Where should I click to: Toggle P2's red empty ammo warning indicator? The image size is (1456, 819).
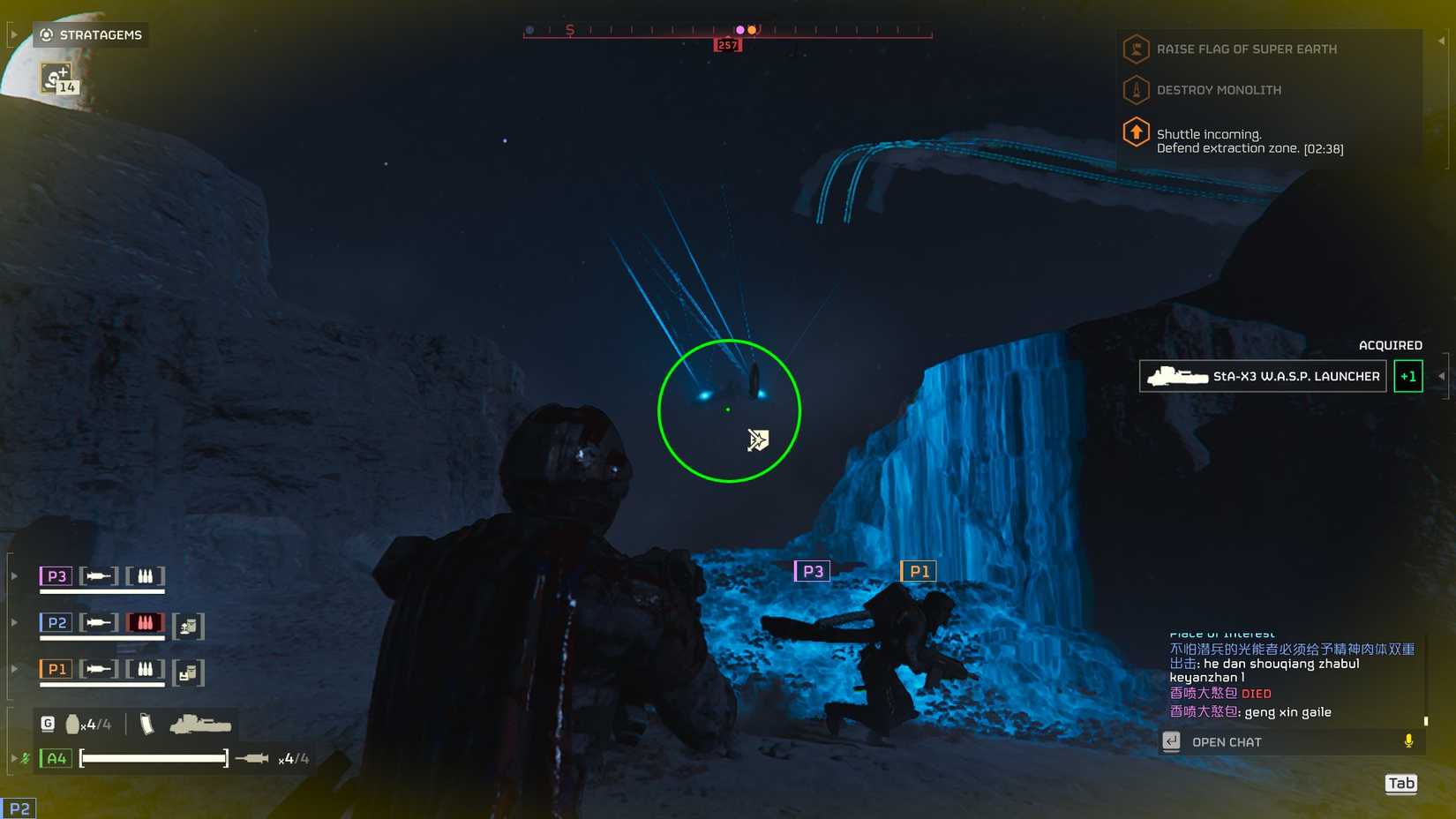pyautogui.click(x=144, y=622)
